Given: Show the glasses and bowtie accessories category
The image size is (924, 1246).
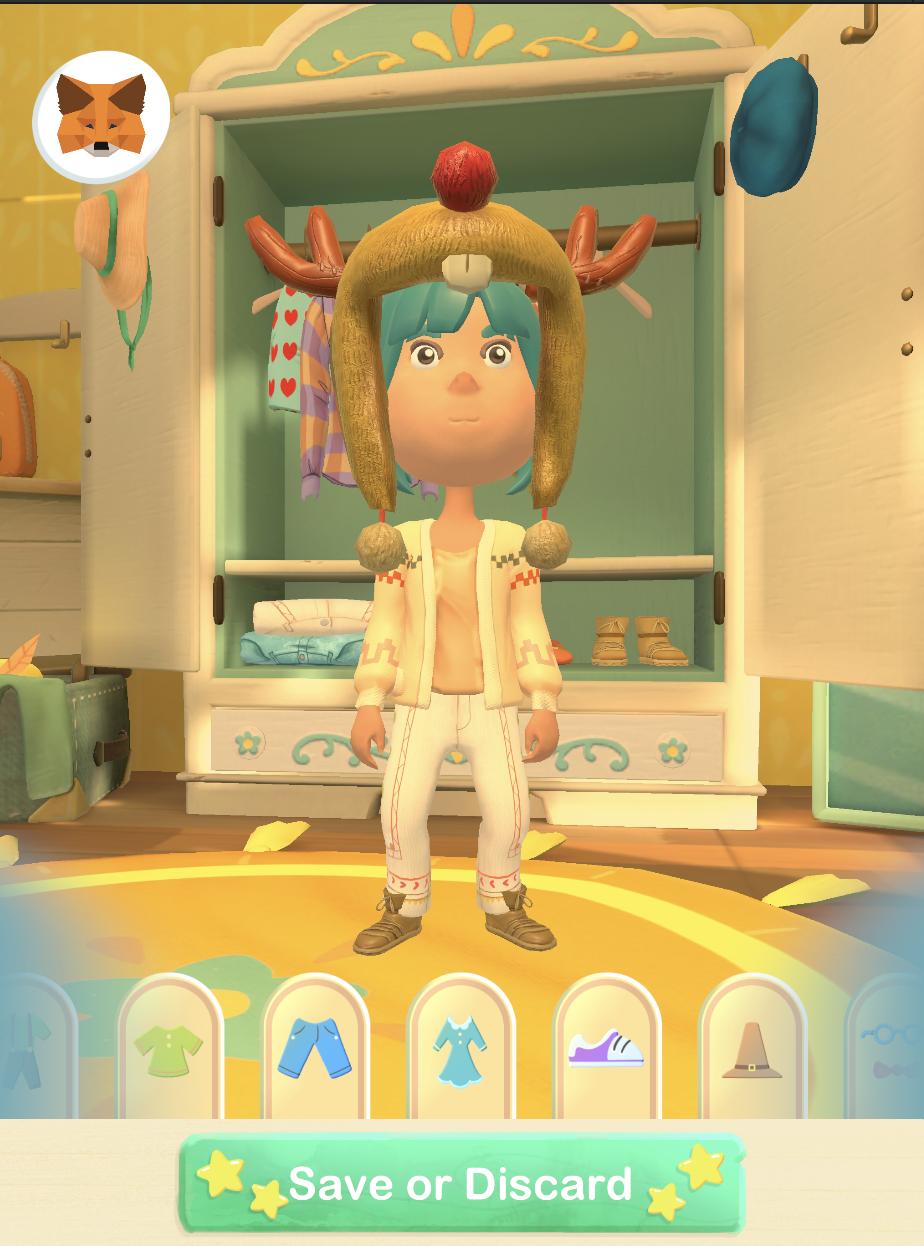Looking at the screenshot, I should click(892, 1052).
